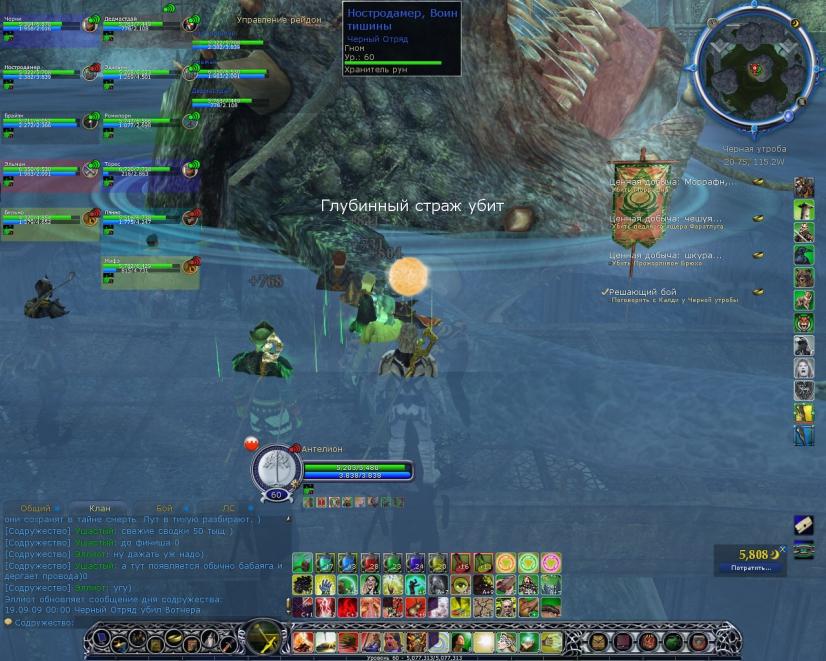Activate the central crossed-swords attack button
The height and width of the screenshot is (661, 826).
click(x=265, y=637)
